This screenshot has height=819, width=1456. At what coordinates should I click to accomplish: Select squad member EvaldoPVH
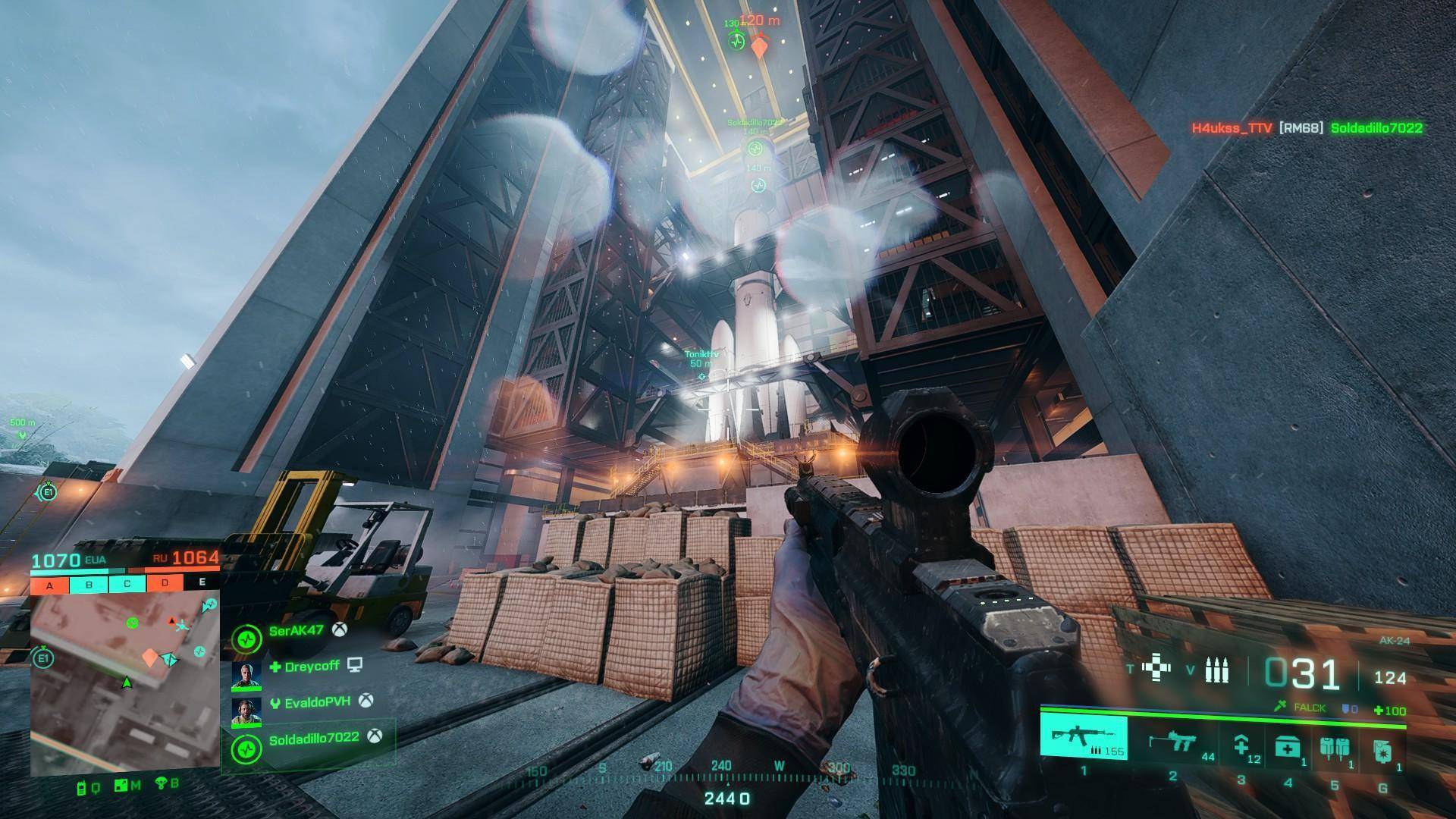pos(316,702)
